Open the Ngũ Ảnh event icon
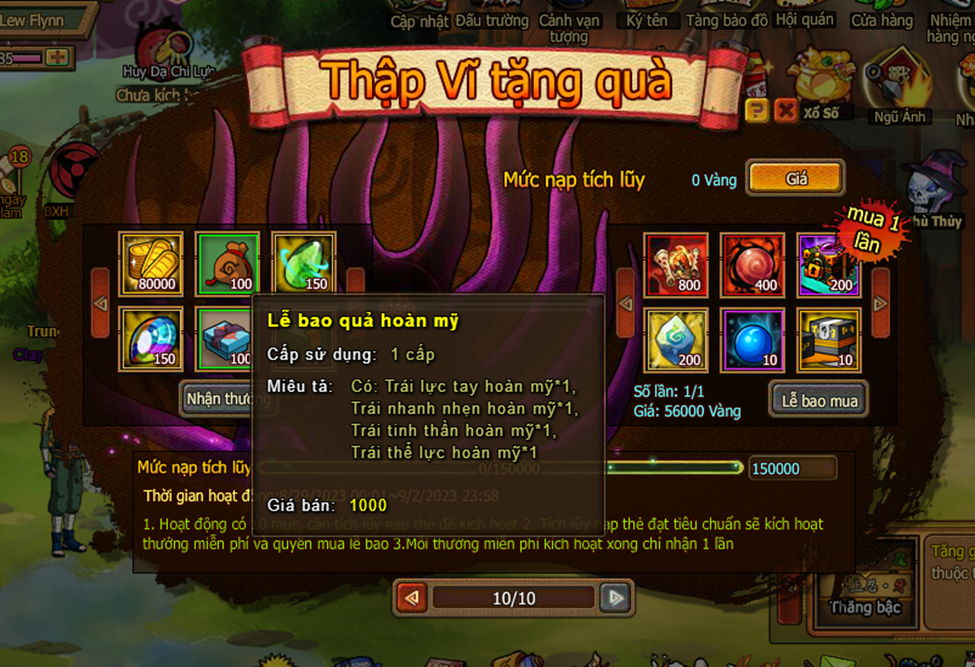The width and height of the screenshot is (975, 667). 898,85
